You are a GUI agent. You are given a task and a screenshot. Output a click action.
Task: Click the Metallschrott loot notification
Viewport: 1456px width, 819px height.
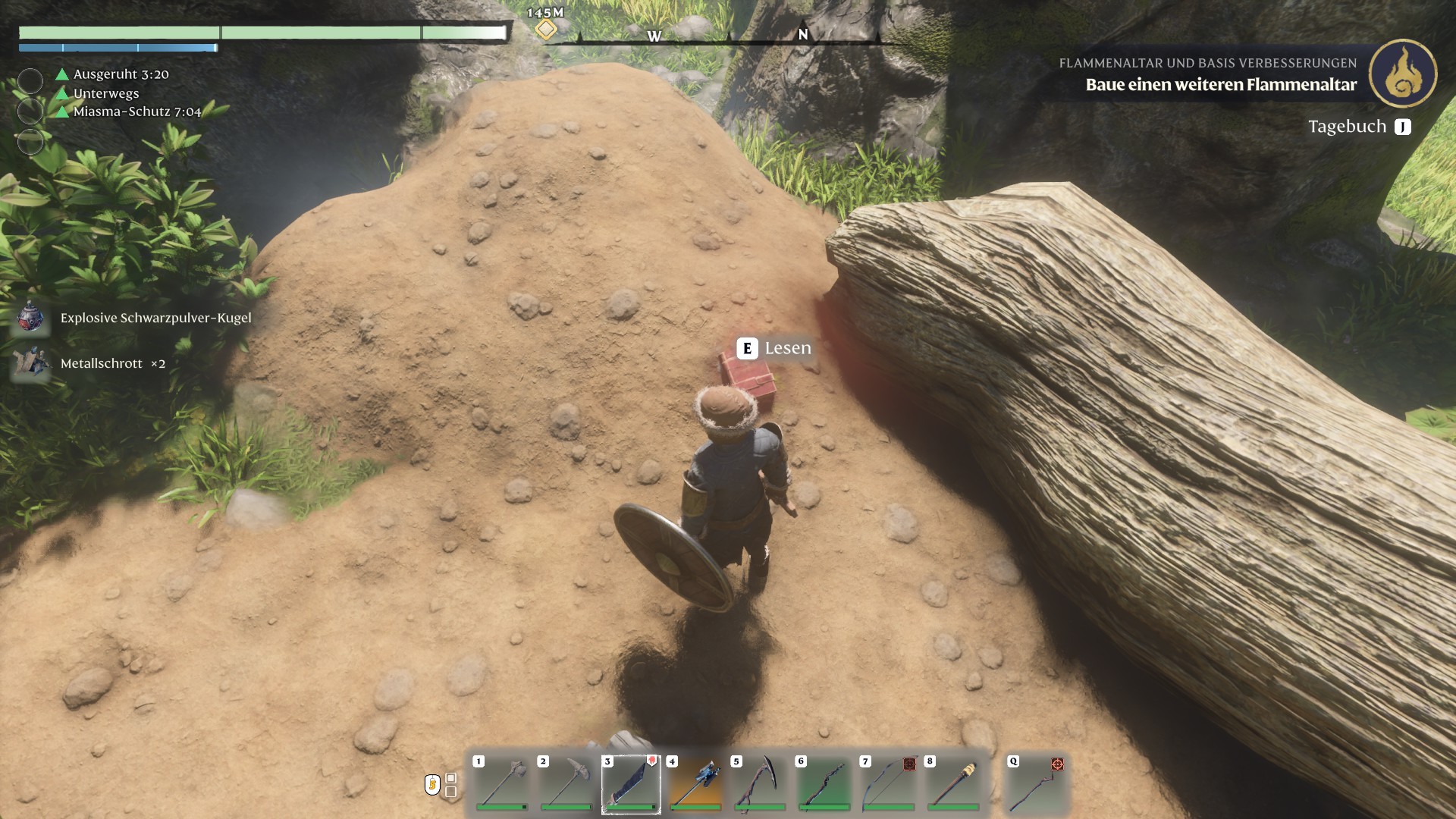coord(112,363)
